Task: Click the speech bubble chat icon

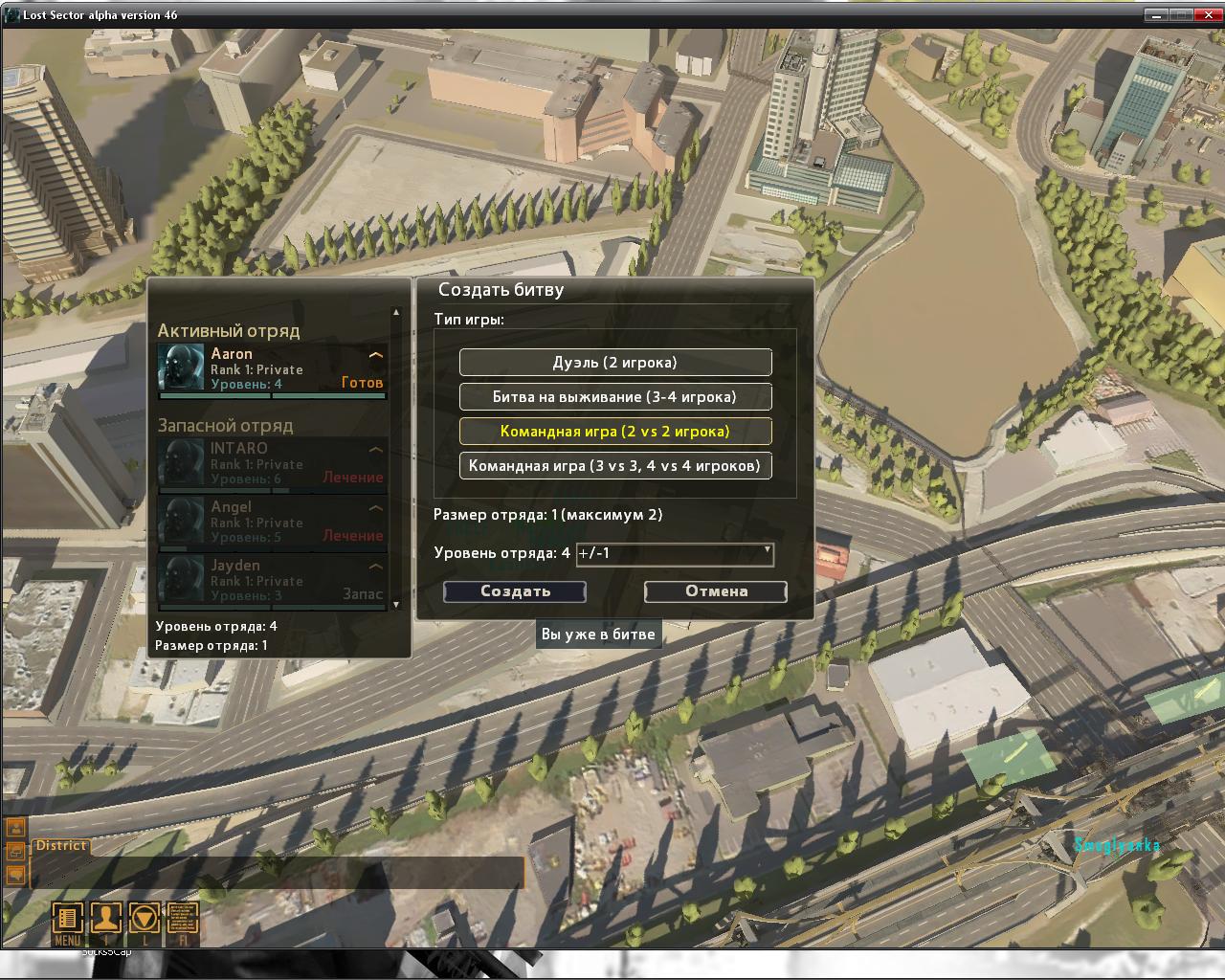Action: coord(15,874)
